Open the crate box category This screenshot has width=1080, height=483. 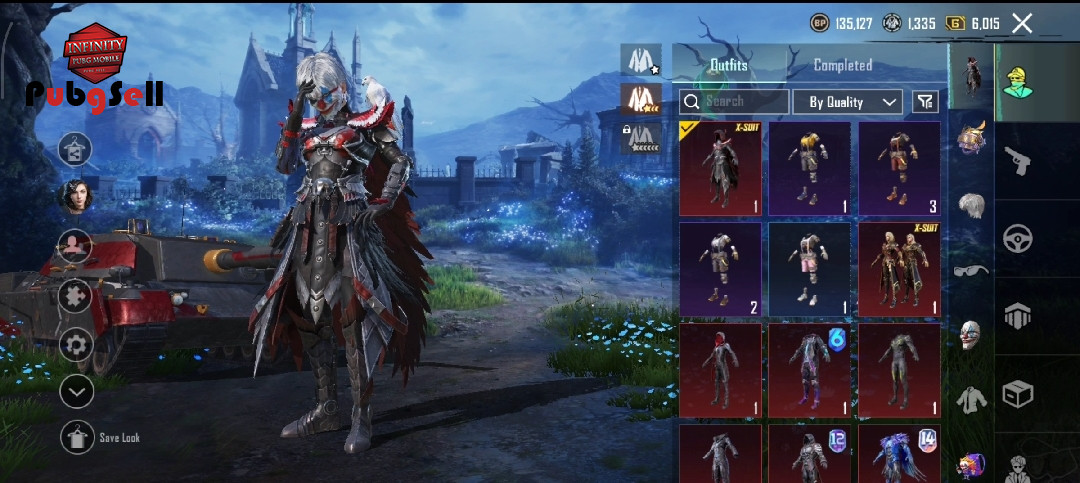click(1018, 394)
